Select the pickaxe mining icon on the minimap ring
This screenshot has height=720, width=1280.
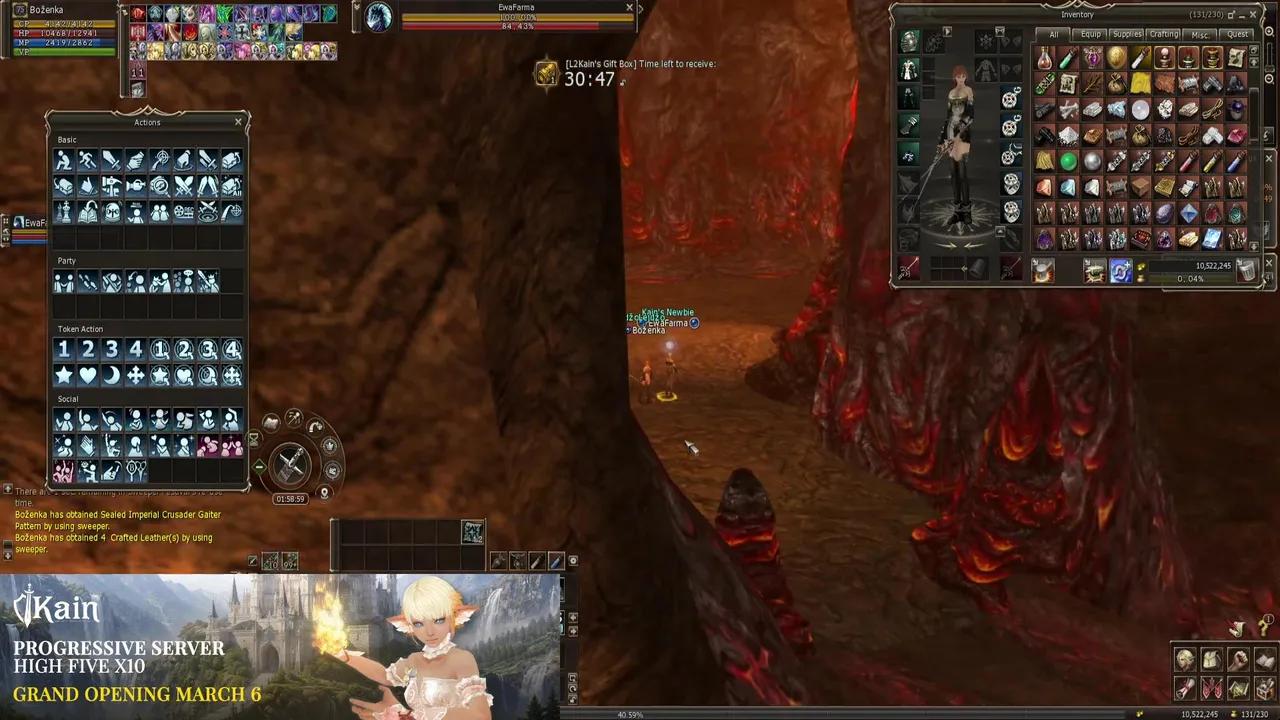294,416
